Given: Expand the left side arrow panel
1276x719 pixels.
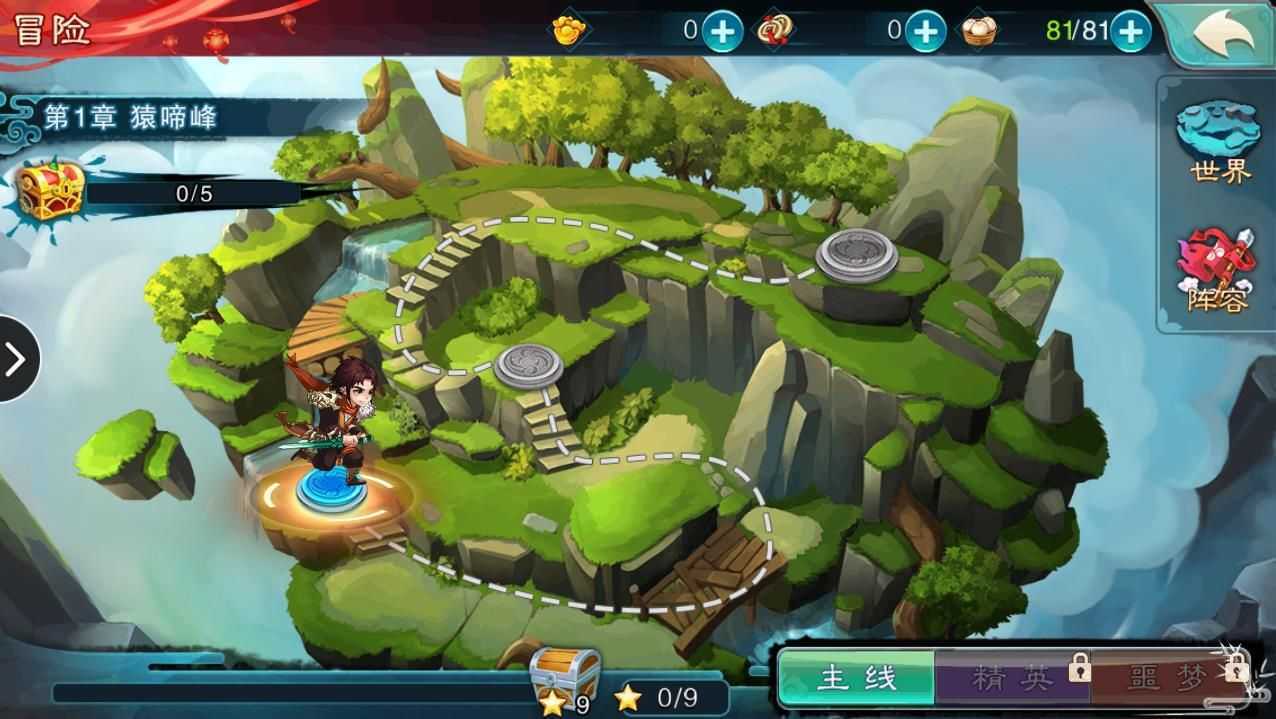Looking at the screenshot, I should pos(16,359).
